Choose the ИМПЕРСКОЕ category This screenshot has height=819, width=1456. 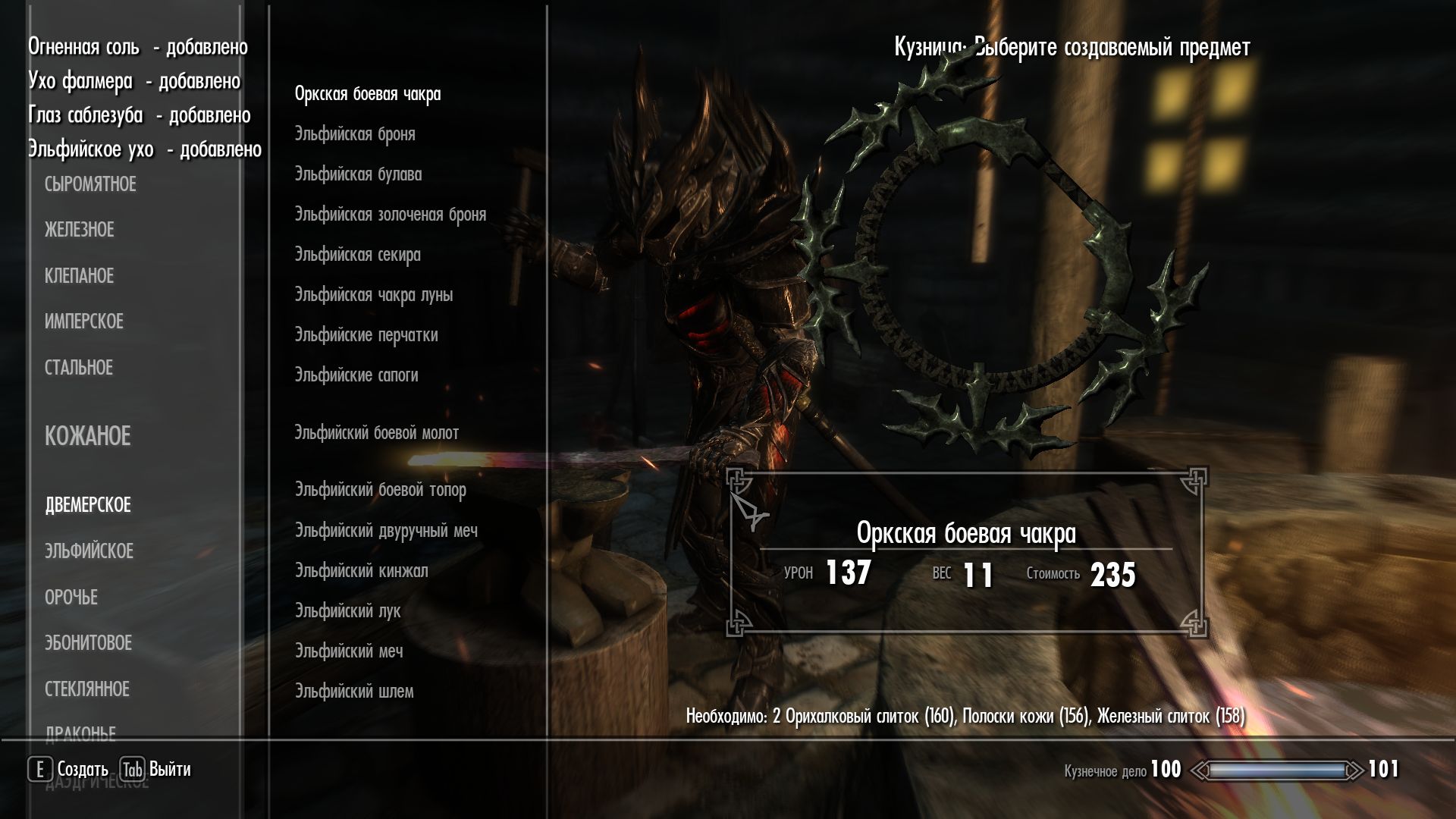pyautogui.click(x=83, y=322)
